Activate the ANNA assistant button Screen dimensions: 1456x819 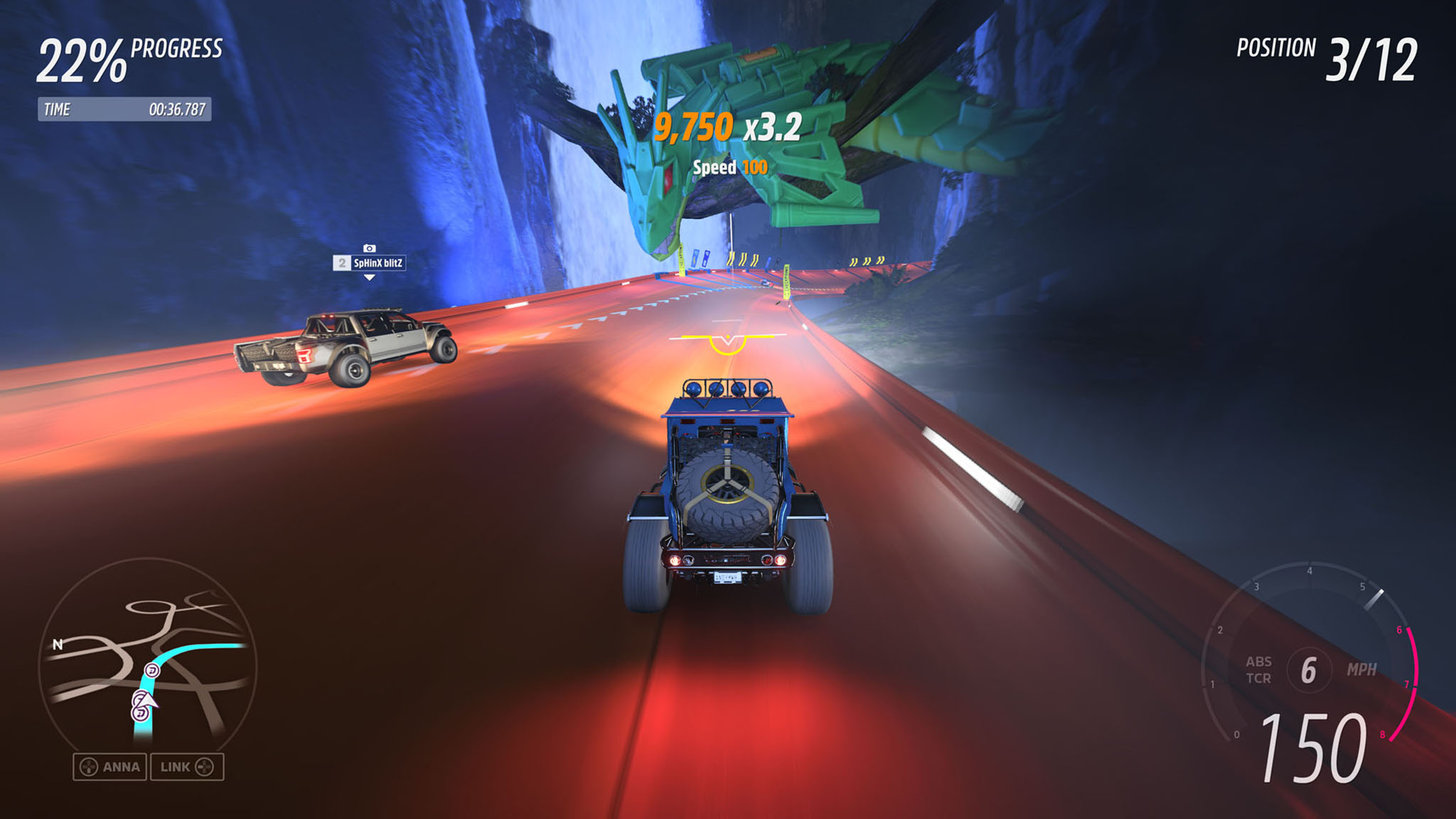[110, 767]
